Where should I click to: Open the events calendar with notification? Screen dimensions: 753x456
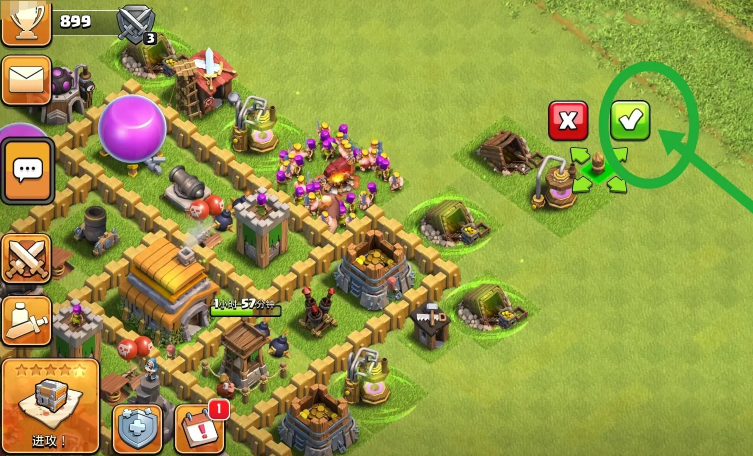pyautogui.click(x=199, y=429)
